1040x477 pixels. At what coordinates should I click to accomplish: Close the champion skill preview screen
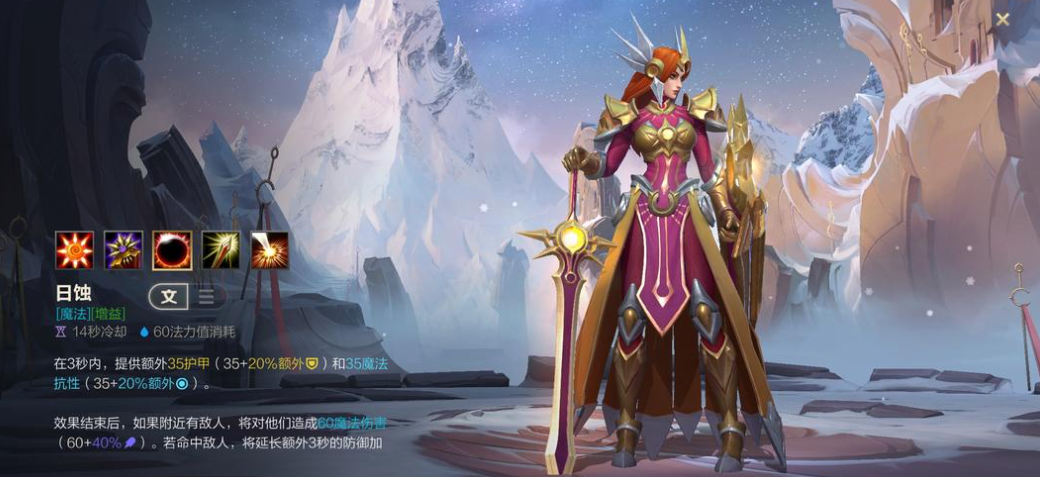1003,19
